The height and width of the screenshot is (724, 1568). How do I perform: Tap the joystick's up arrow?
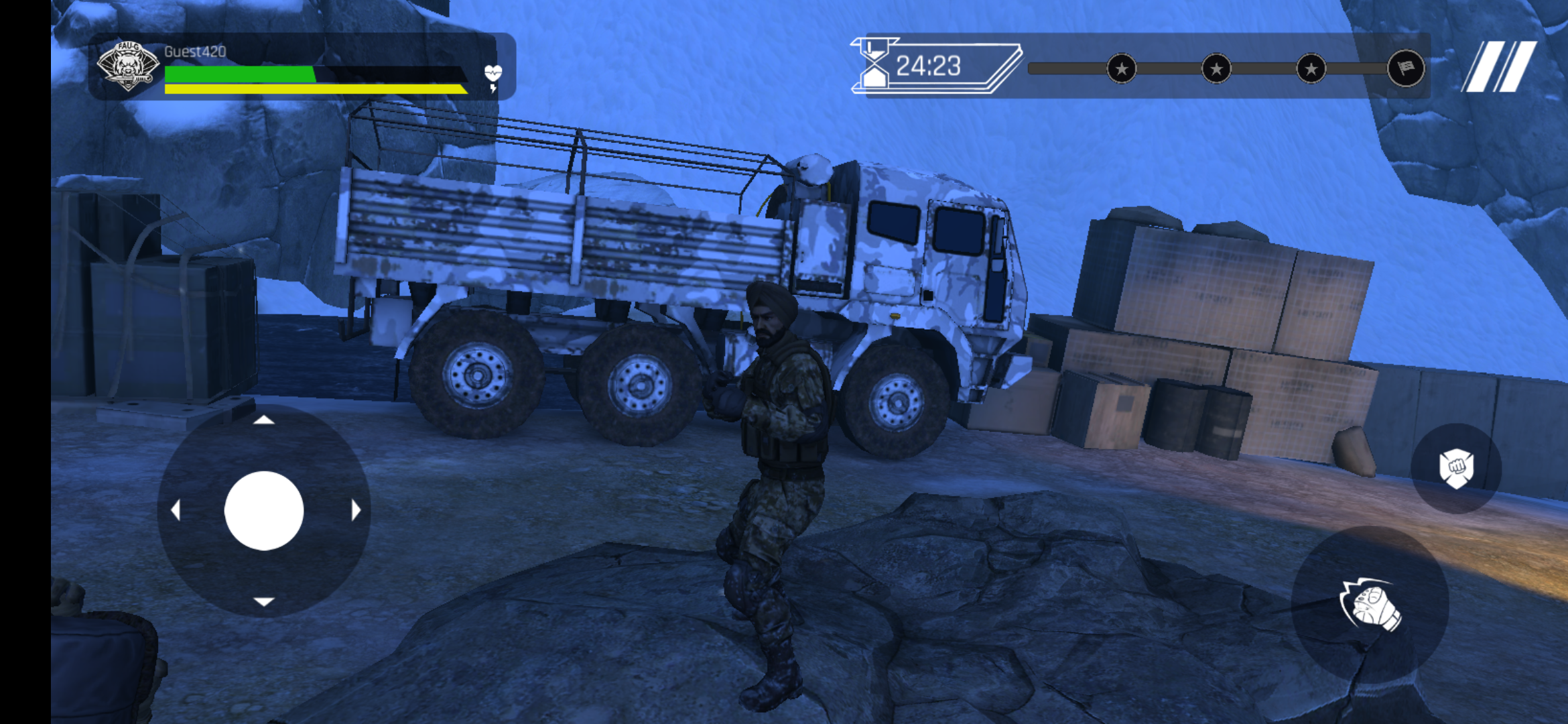coord(264,420)
